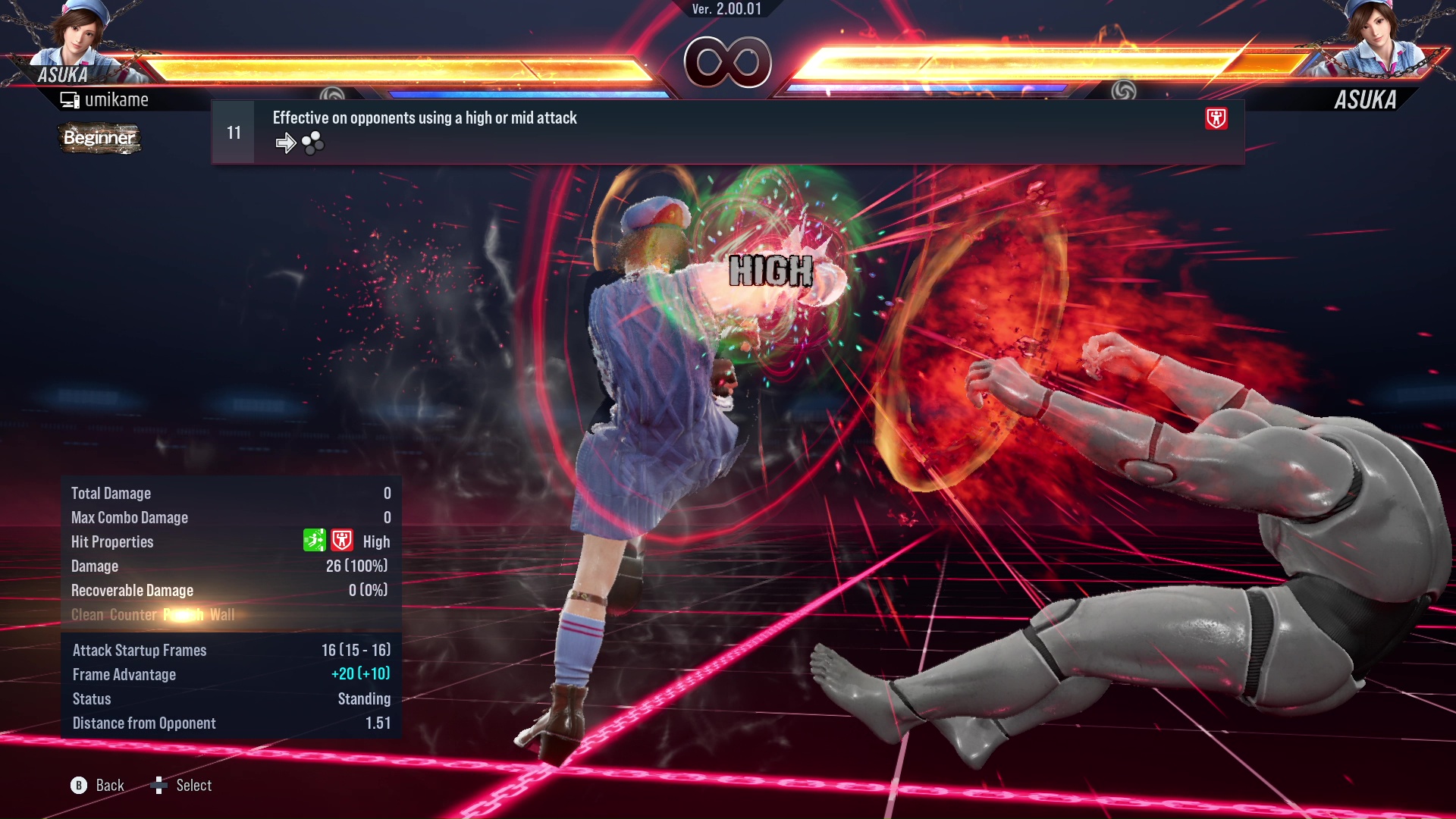Select challenge number 11 tile
1456x819 pixels.
click(233, 131)
